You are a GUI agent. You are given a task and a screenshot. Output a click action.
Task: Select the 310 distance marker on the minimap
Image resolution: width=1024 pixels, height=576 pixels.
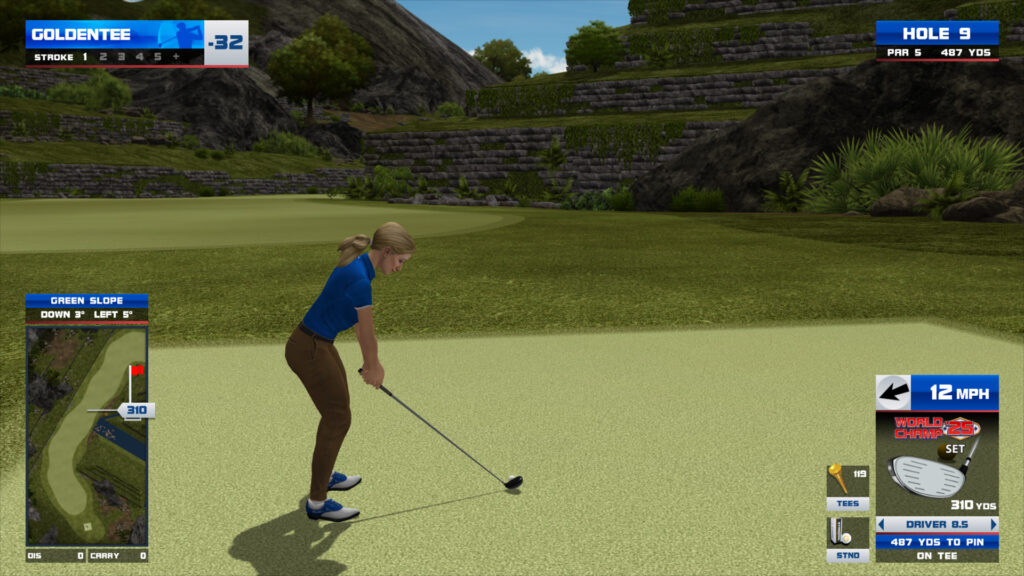tap(136, 410)
